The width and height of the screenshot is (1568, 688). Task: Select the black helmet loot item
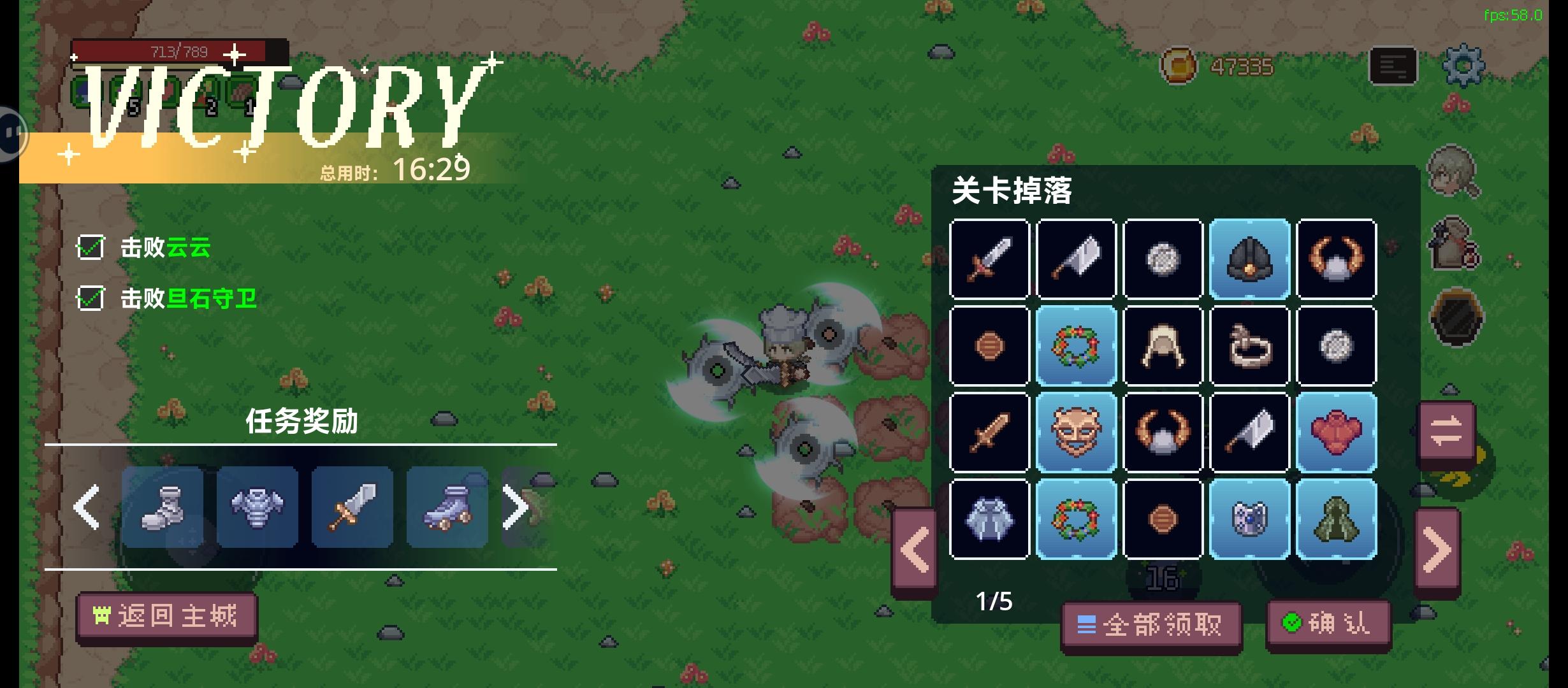click(1249, 258)
